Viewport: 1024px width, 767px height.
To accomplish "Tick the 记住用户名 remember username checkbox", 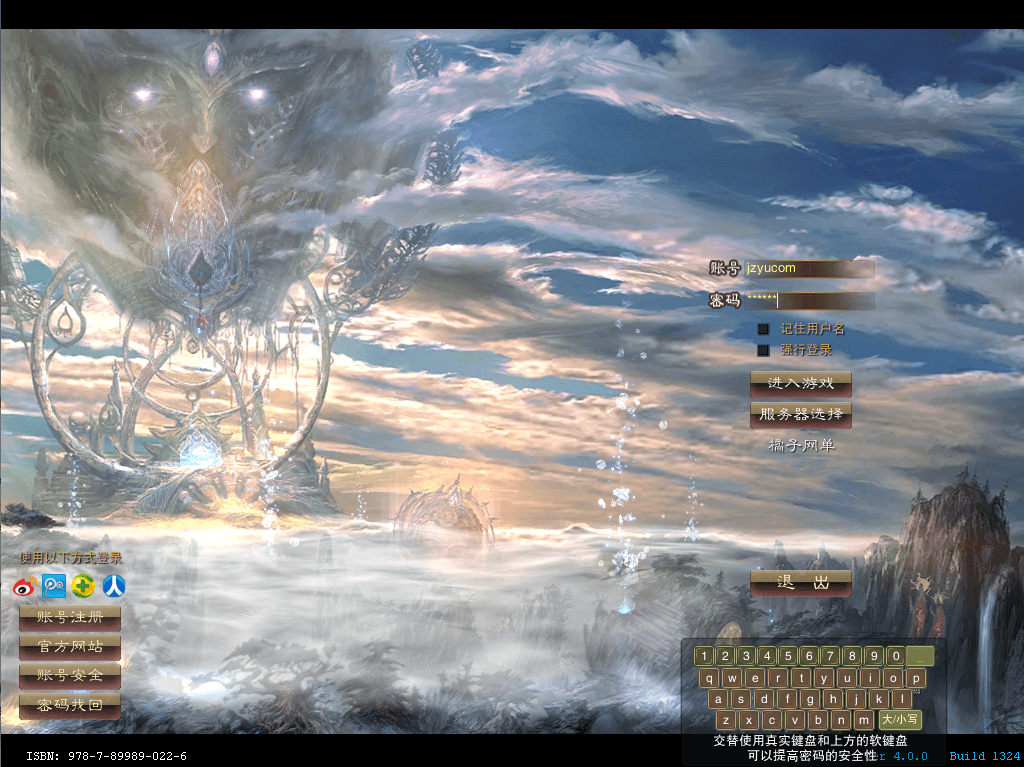I will (x=763, y=329).
